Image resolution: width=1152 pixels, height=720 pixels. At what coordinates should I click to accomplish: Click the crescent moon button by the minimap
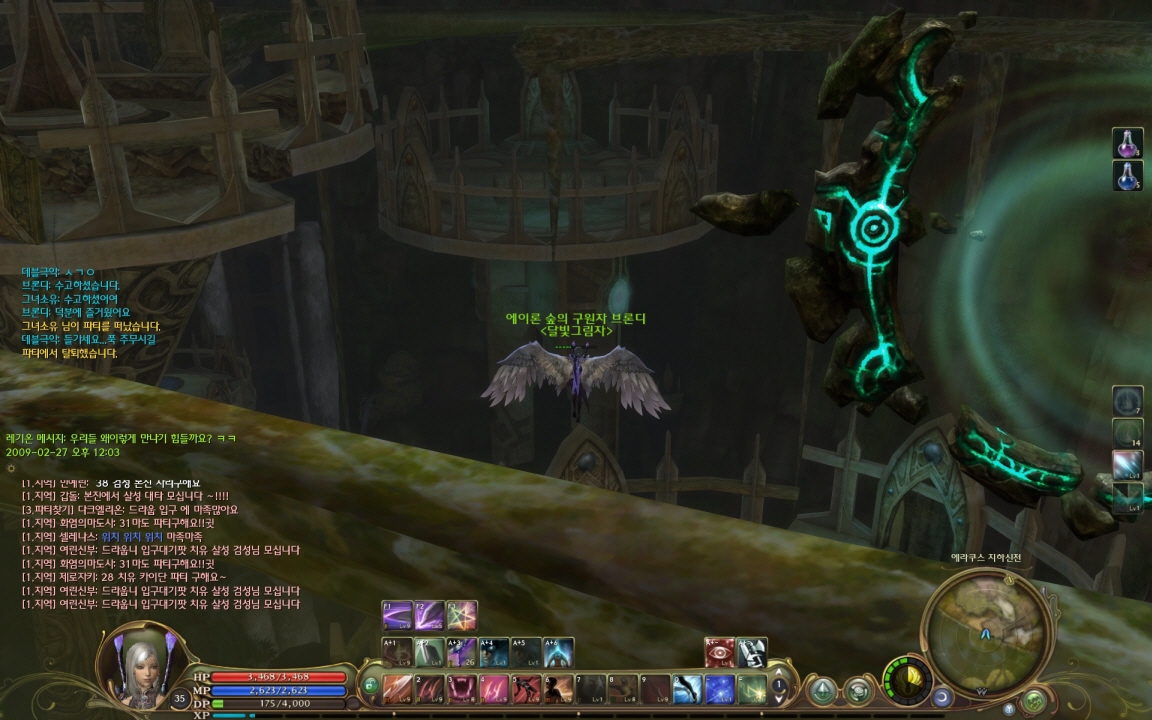(x=942, y=695)
